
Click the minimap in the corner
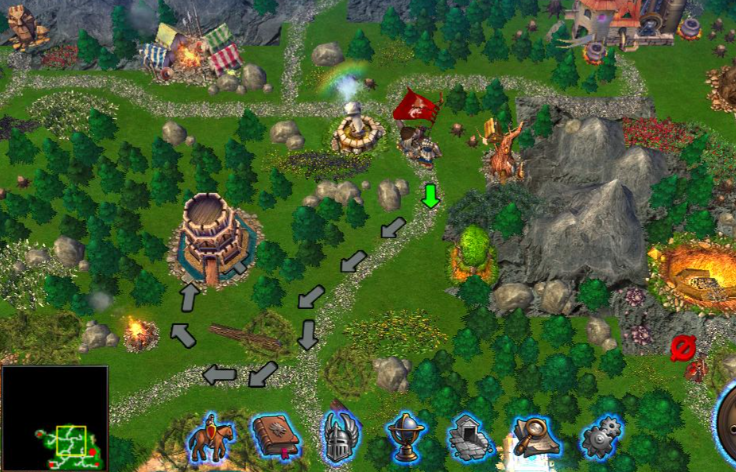click(x=54, y=419)
